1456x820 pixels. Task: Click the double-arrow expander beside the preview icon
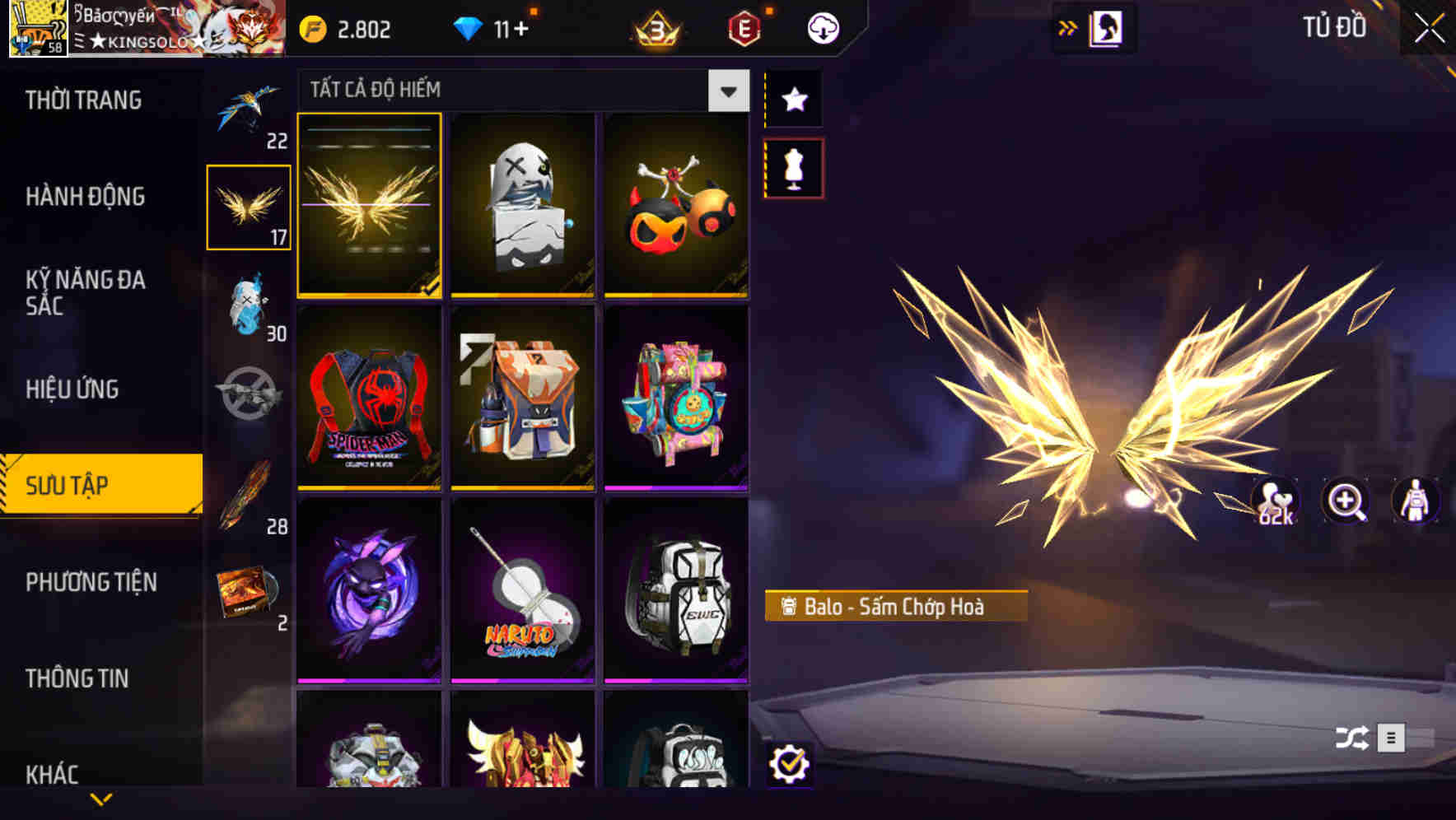click(1069, 26)
